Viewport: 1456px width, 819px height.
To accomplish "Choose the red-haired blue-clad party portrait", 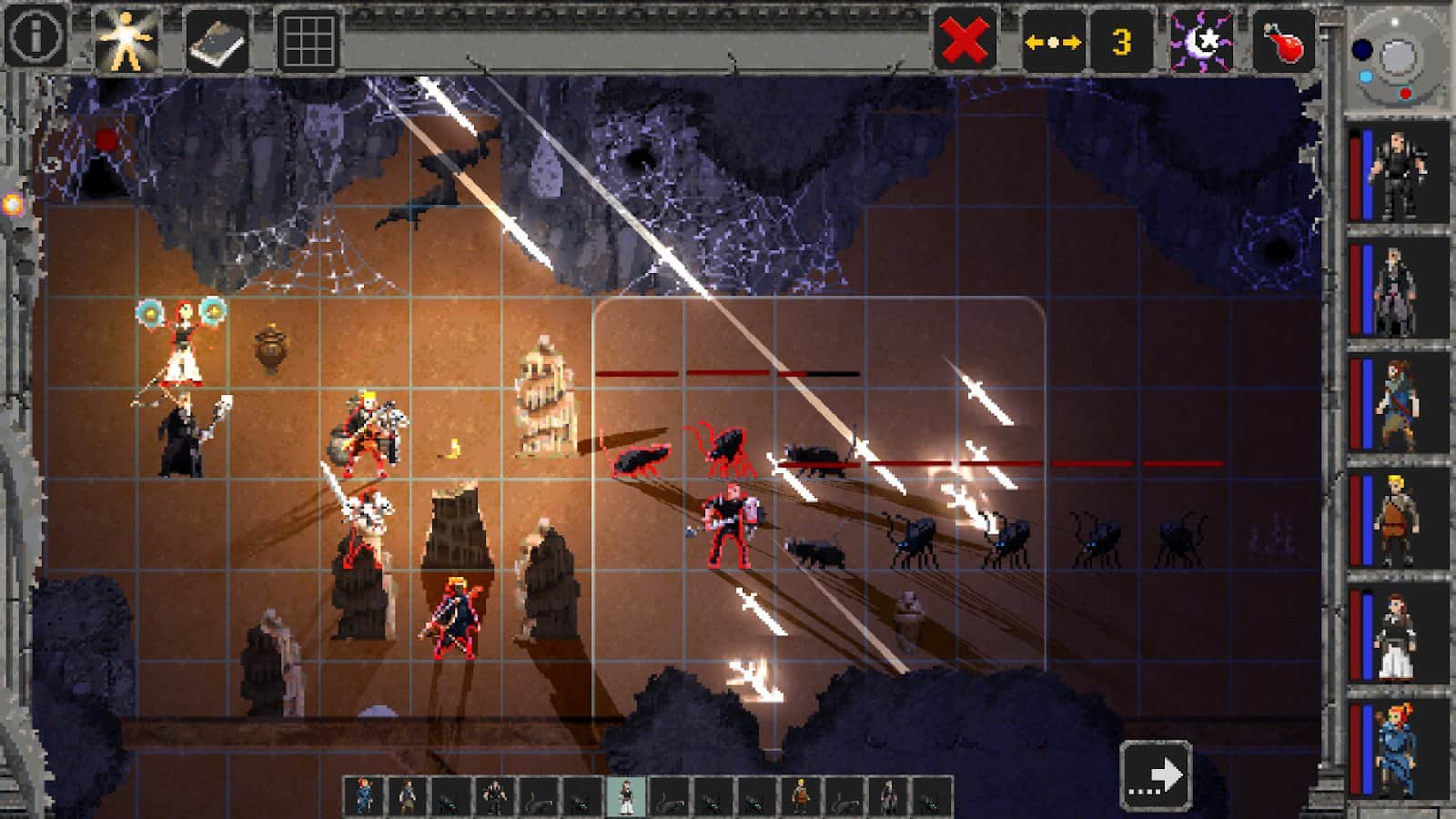I will point(1398,750).
